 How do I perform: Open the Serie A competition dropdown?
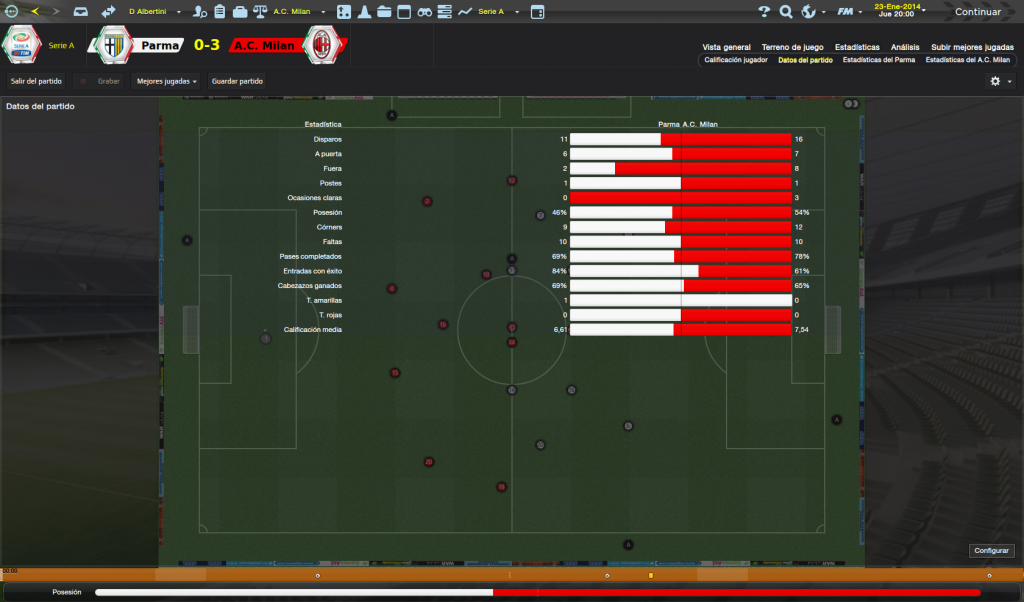pyautogui.click(x=492, y=12)
